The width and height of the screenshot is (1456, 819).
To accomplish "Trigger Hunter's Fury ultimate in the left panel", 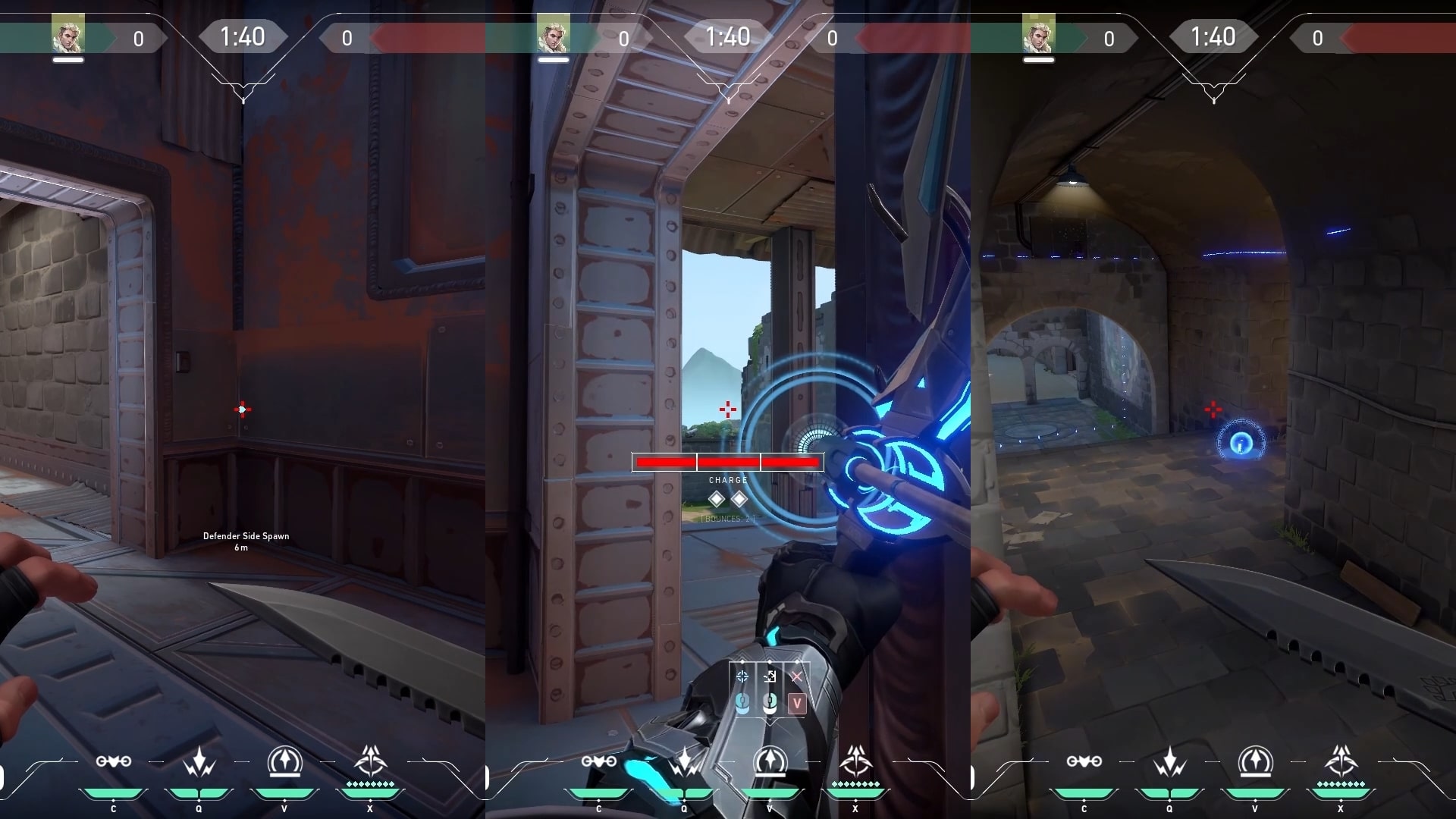I will [371, 761].
